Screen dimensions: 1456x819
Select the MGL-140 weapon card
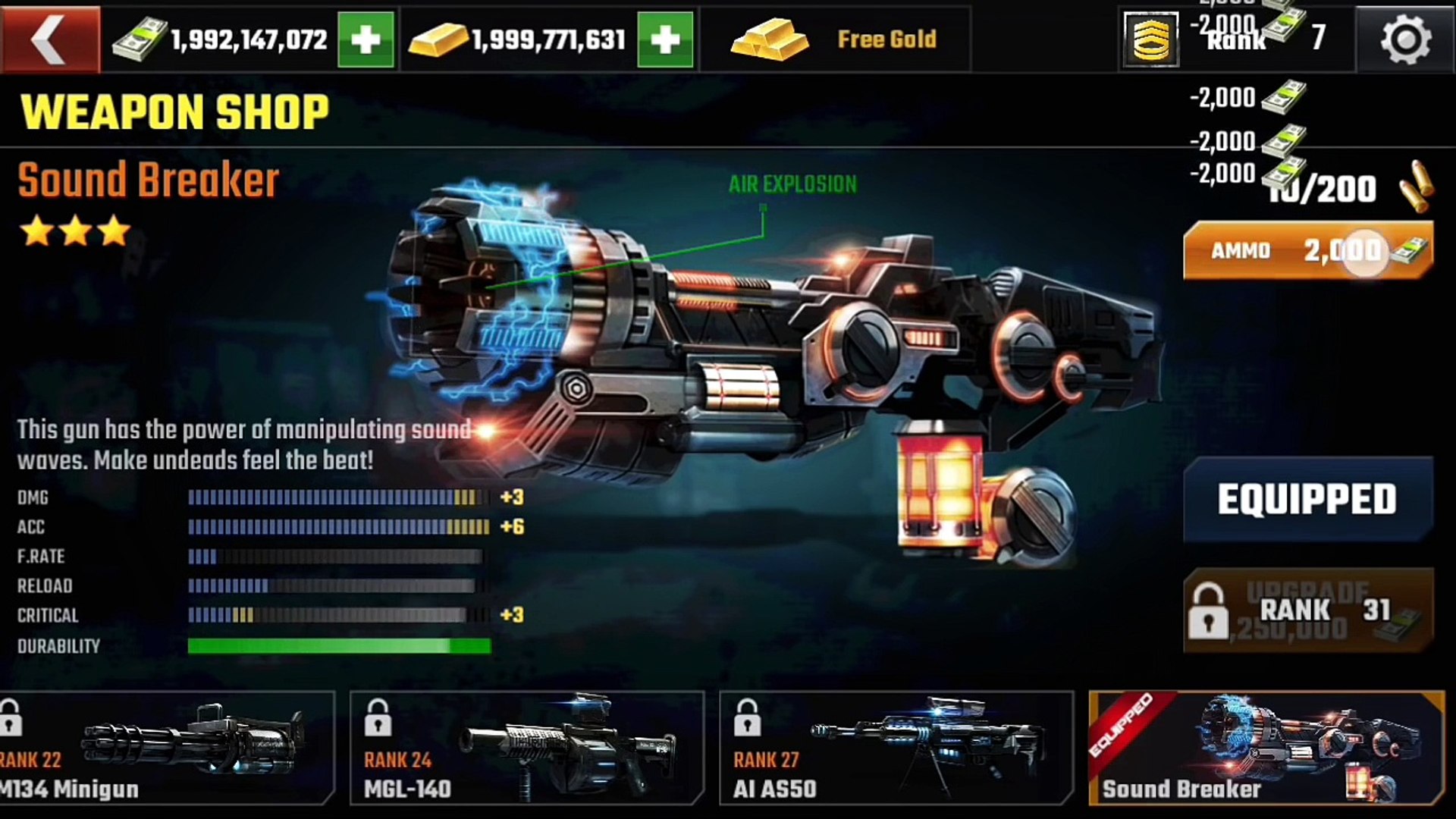tap(526, 748)
